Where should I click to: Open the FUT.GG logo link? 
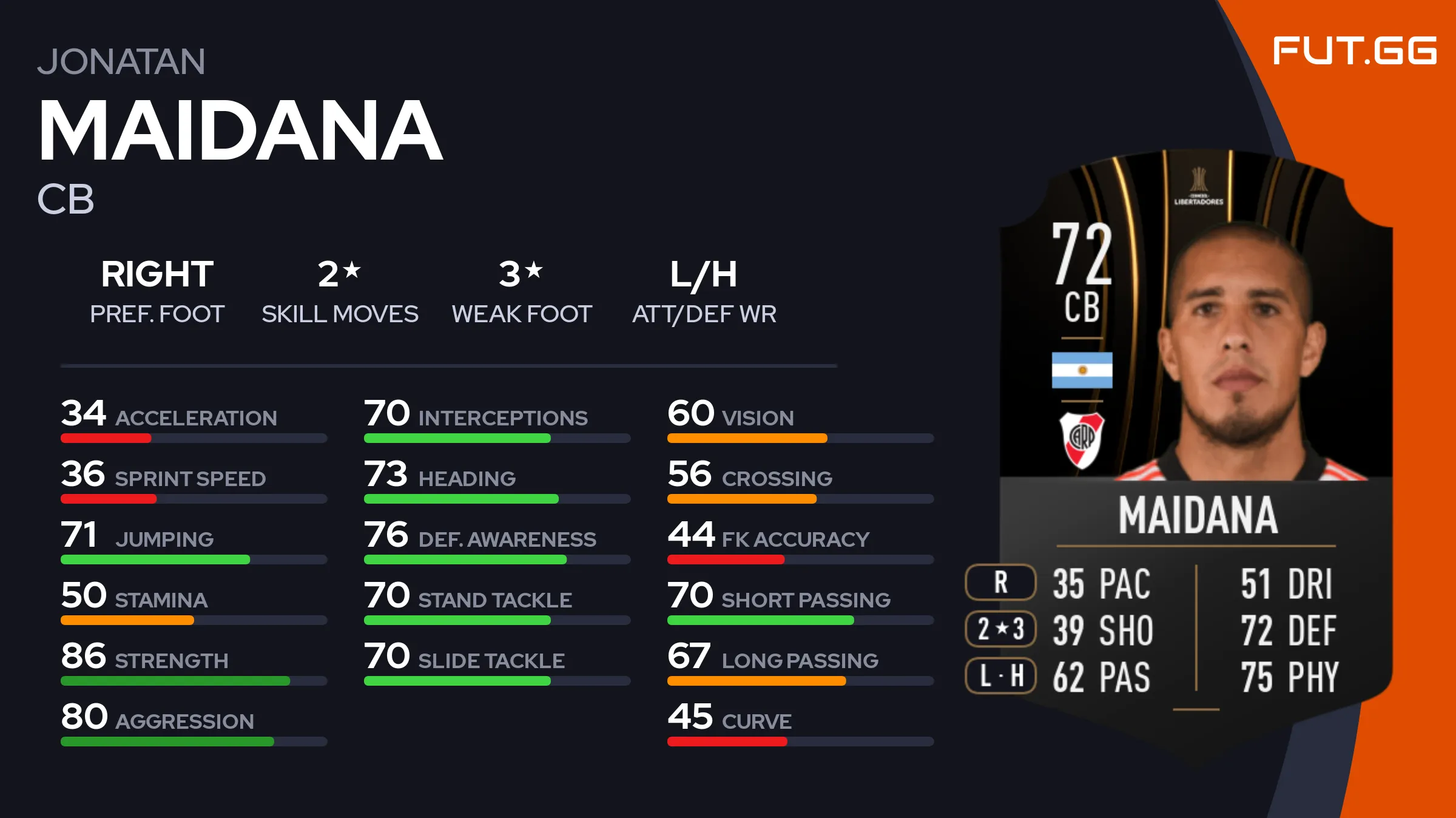click(x=1354, y=51)
